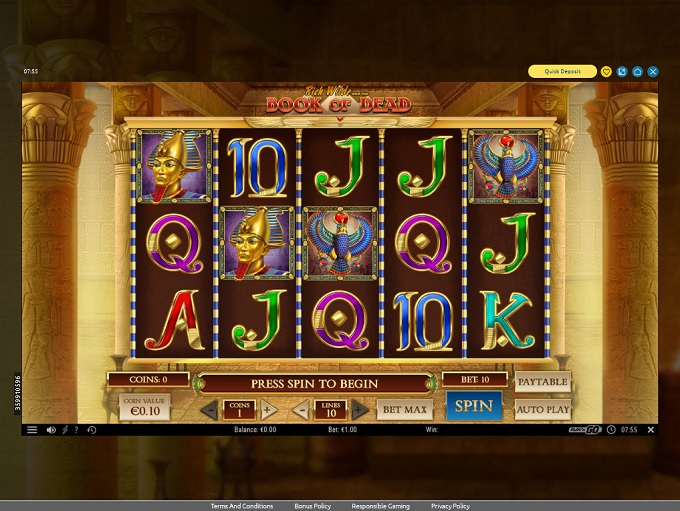
Task: Reduce the number of lines with minus
Action: (302, 410)
